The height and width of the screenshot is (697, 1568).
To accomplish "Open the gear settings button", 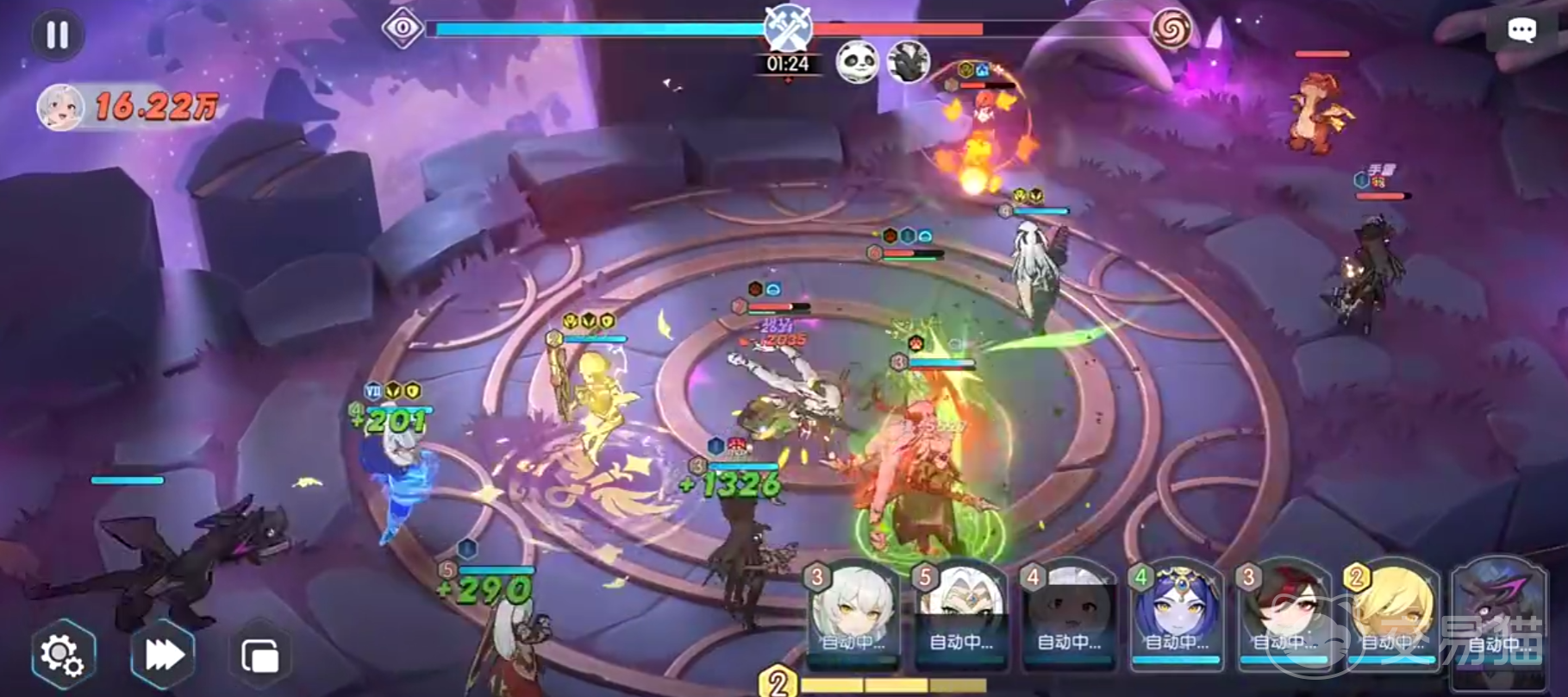I will point(62,655).
